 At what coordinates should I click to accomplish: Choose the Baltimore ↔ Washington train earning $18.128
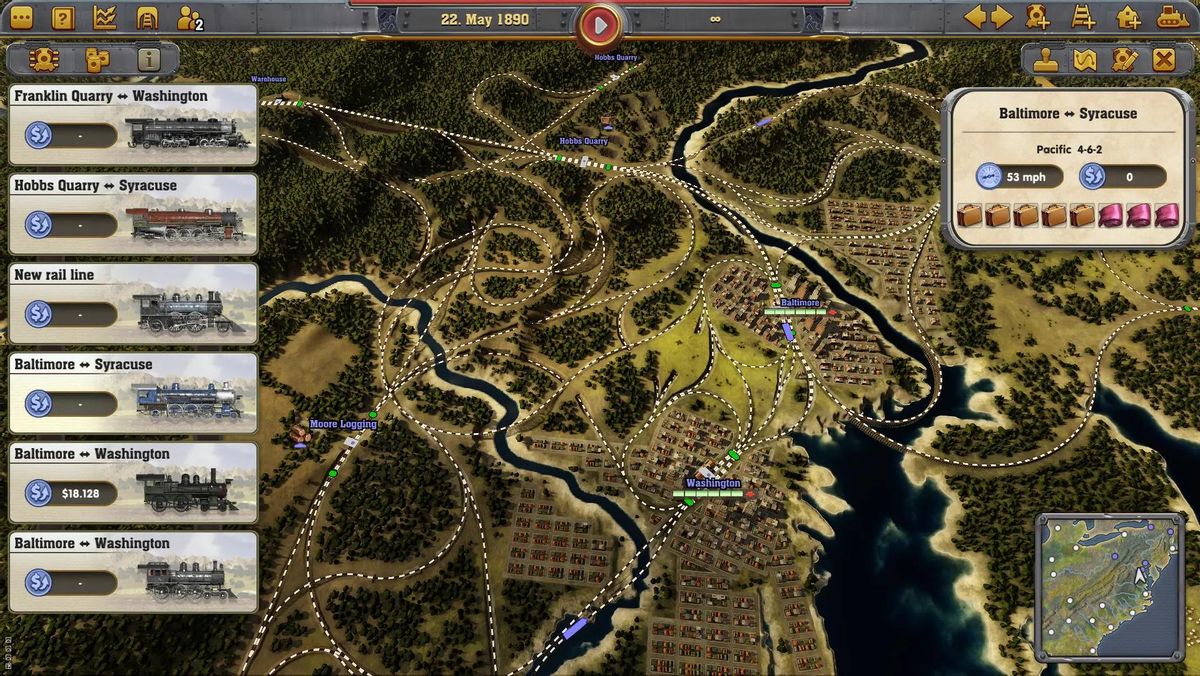(133, 482)
